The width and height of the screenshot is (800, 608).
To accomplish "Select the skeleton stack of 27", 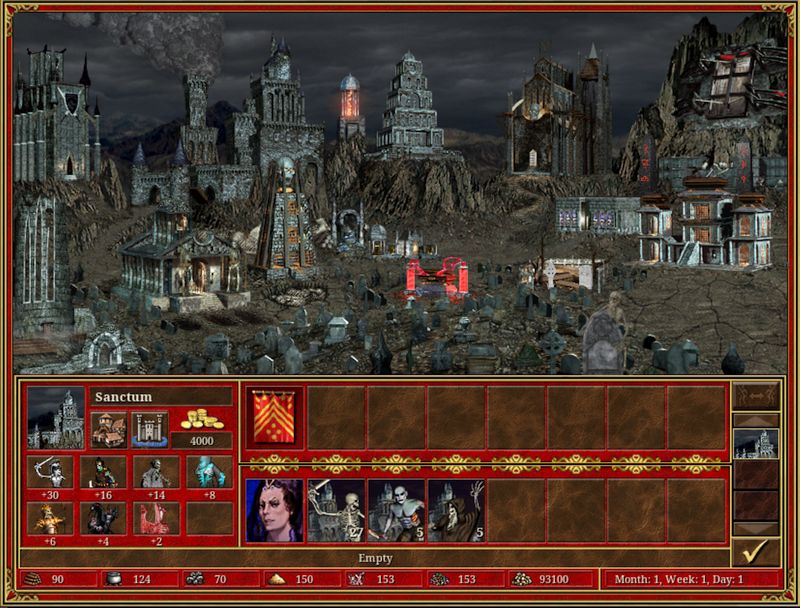I will [x=336, y=511].
